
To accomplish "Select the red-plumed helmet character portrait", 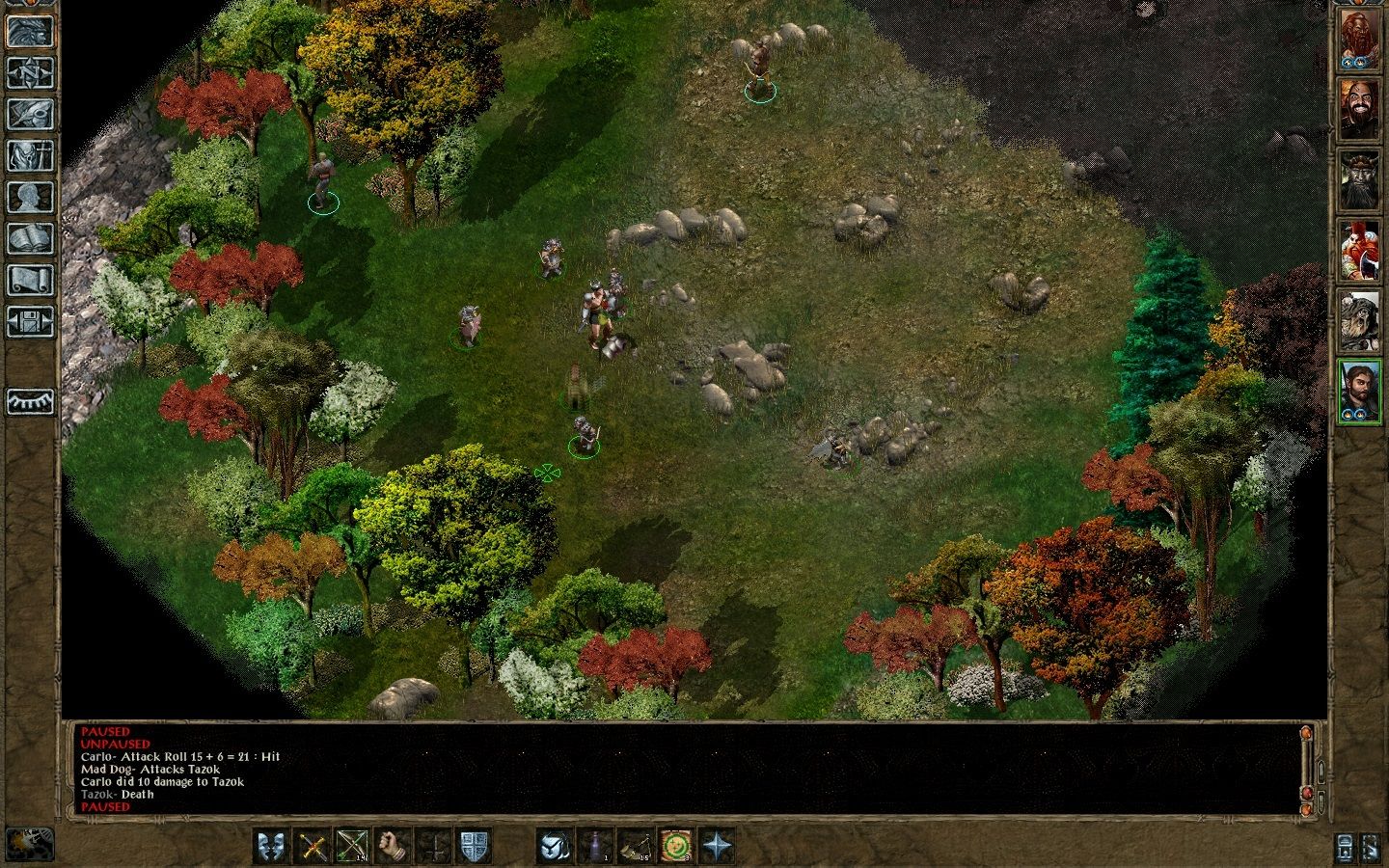I will (x=1359, y=251).
